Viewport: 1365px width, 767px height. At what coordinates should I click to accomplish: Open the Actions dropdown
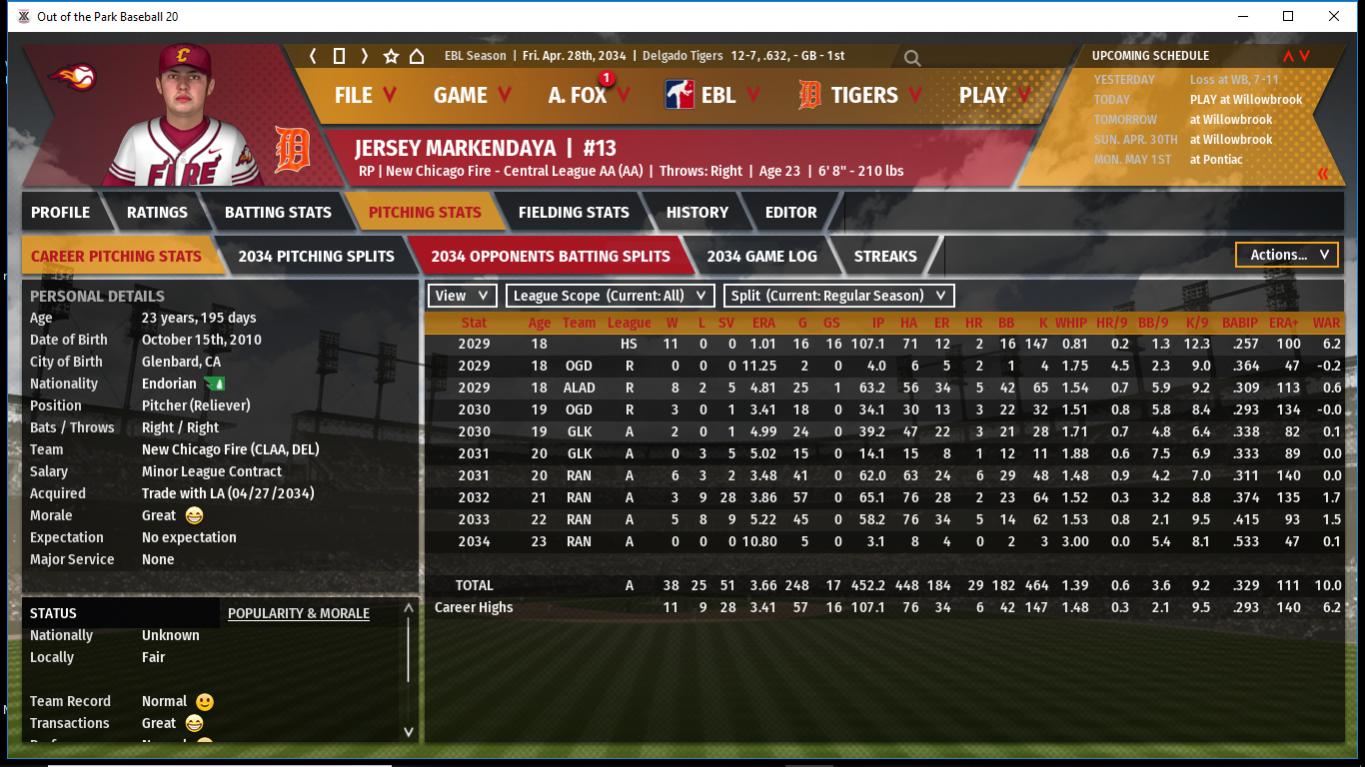(1287, 255)
